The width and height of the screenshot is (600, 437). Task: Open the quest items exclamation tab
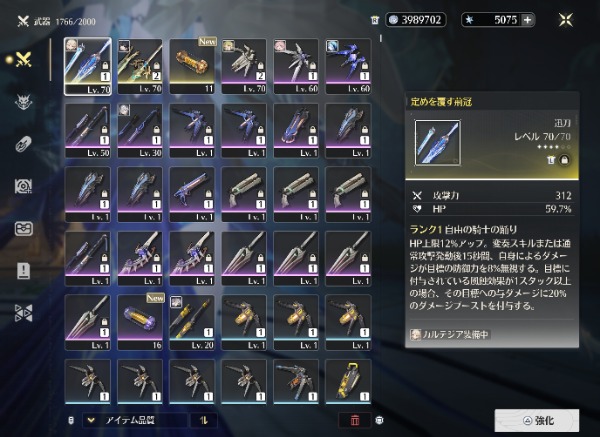pos(24,270)
